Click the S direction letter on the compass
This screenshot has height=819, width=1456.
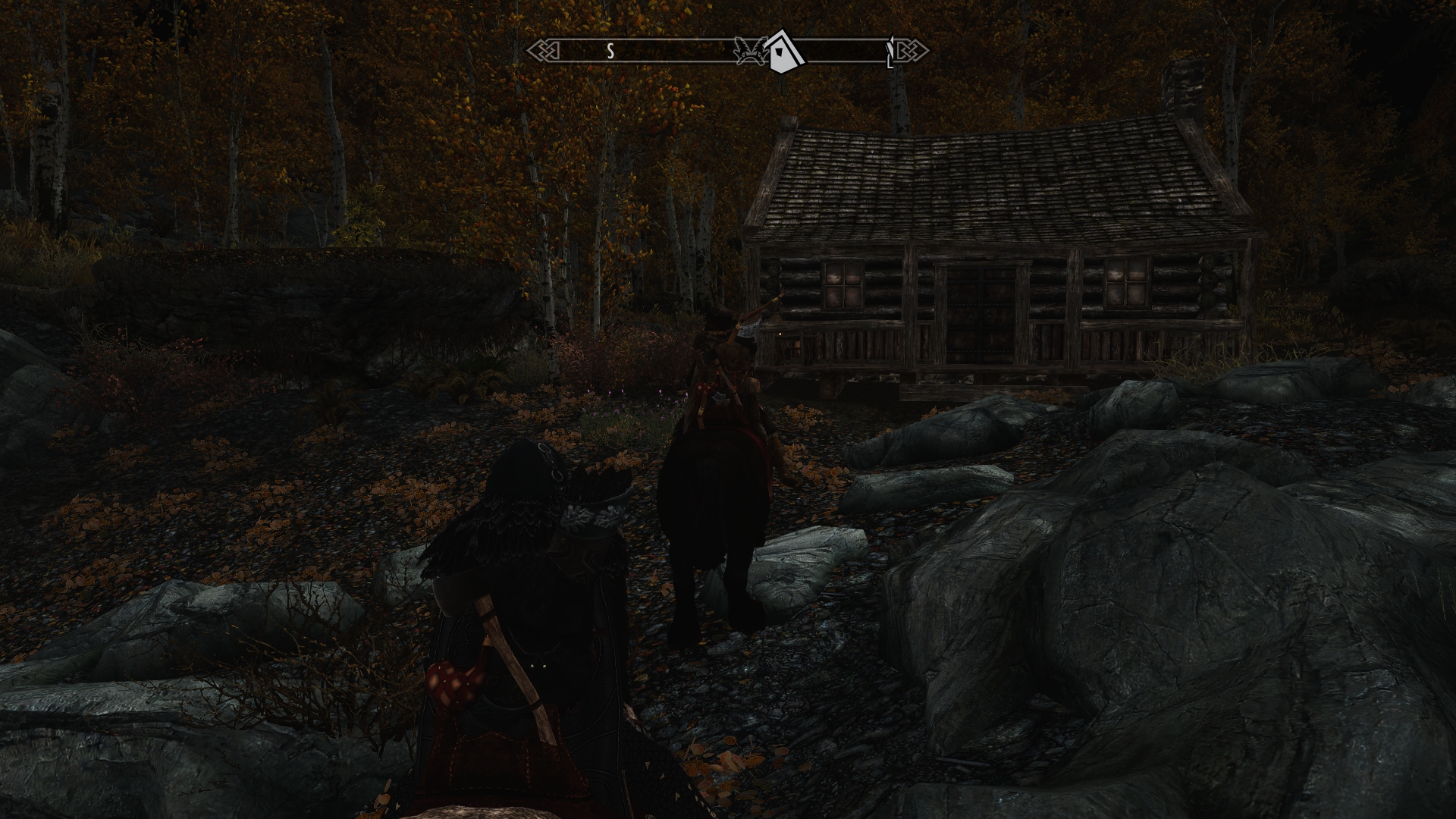coord(610,52)
